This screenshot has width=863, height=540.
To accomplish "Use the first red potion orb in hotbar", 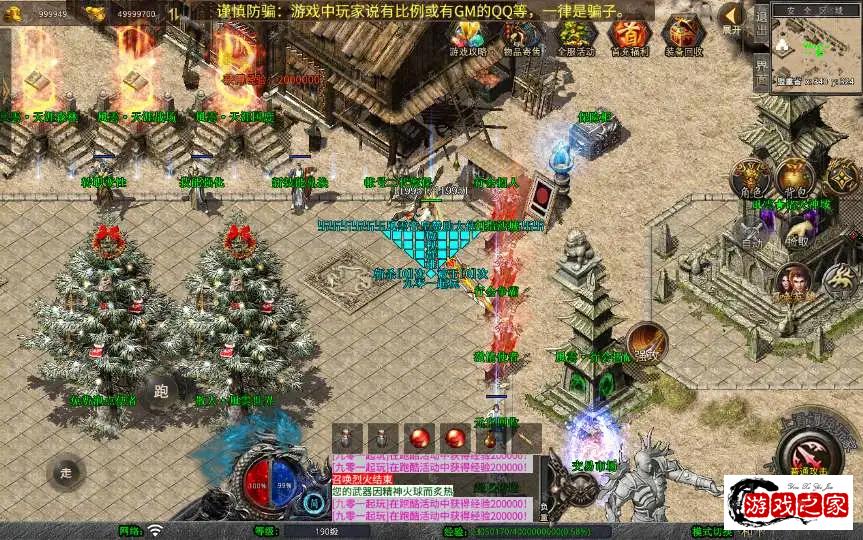I will (418, 438).
